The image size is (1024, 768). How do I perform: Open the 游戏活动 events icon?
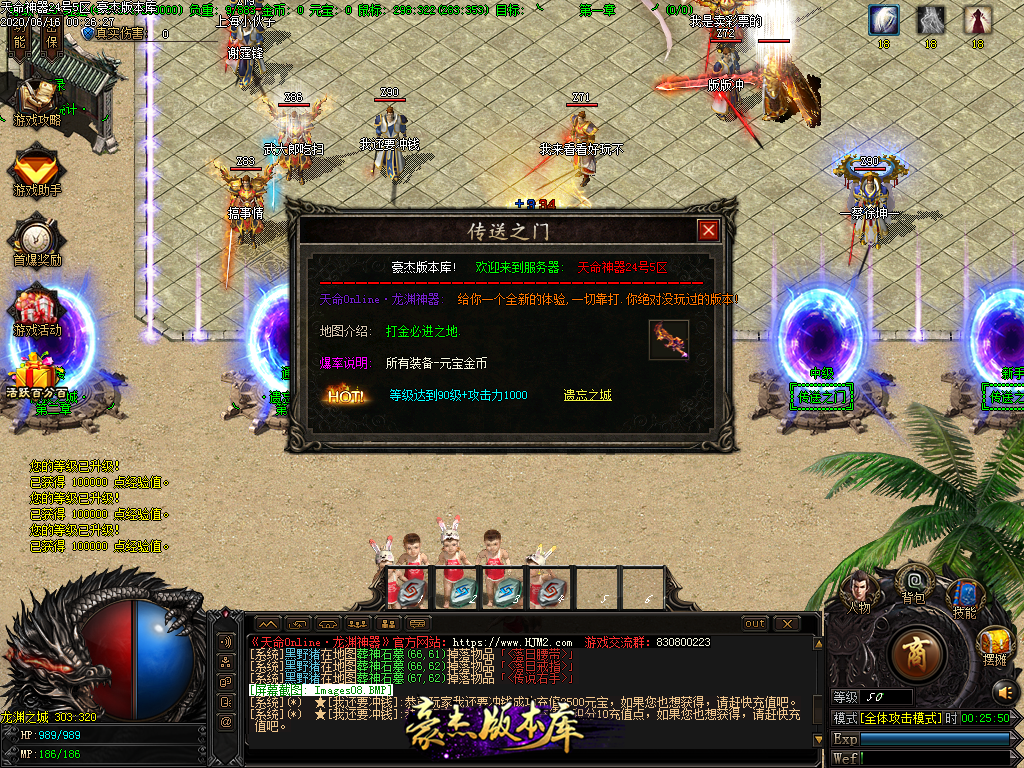[x=37, y=311]
